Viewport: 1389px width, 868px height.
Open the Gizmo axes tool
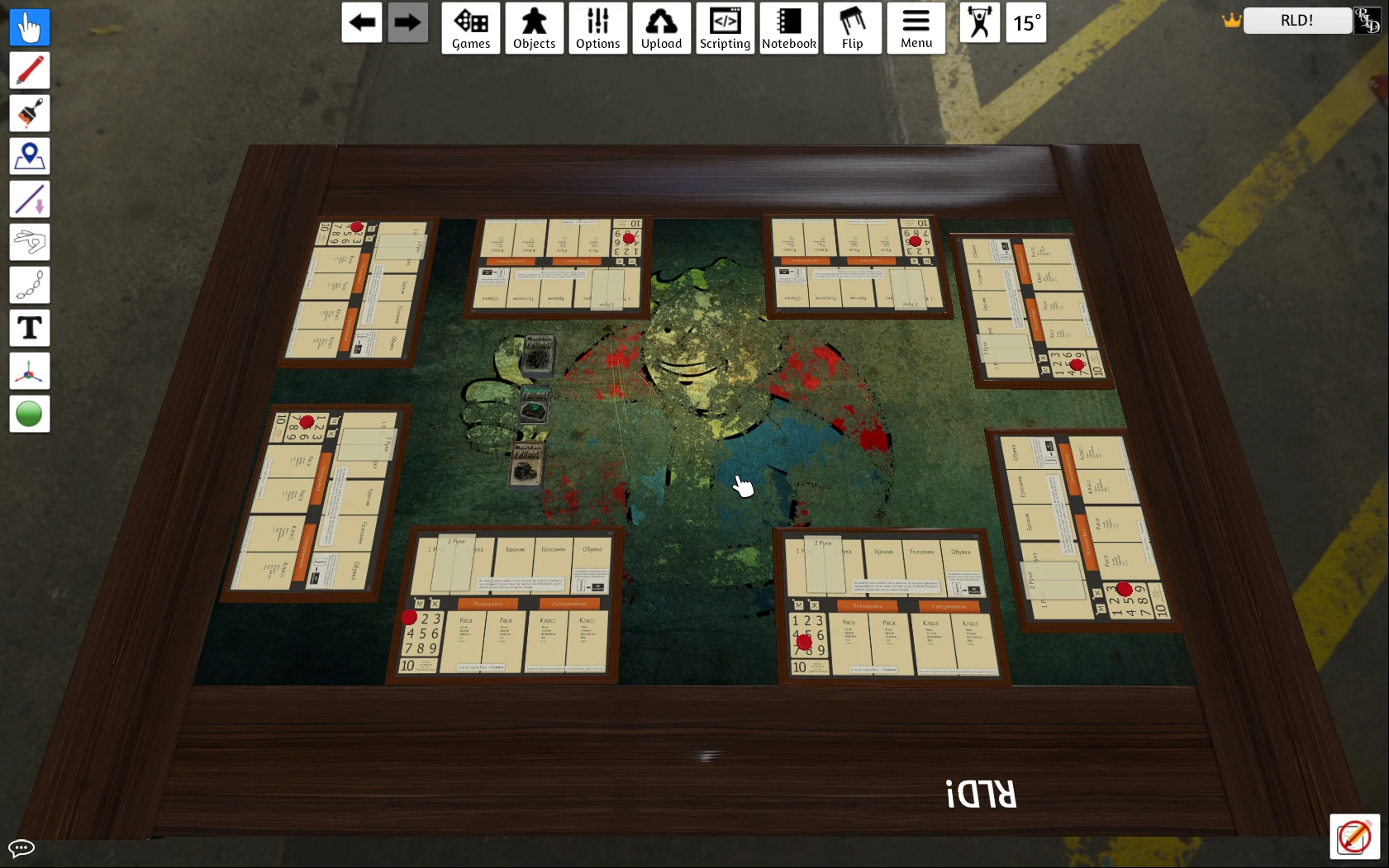pyautogui.click(x=29, y=371)
